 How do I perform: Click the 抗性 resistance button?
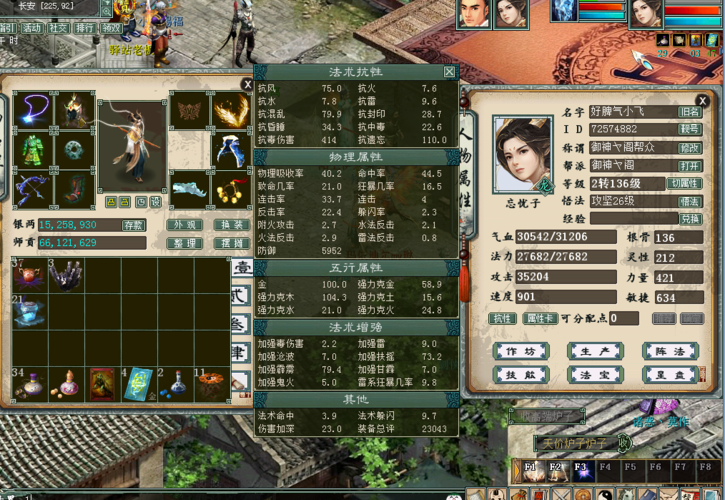tap(500, 319)
